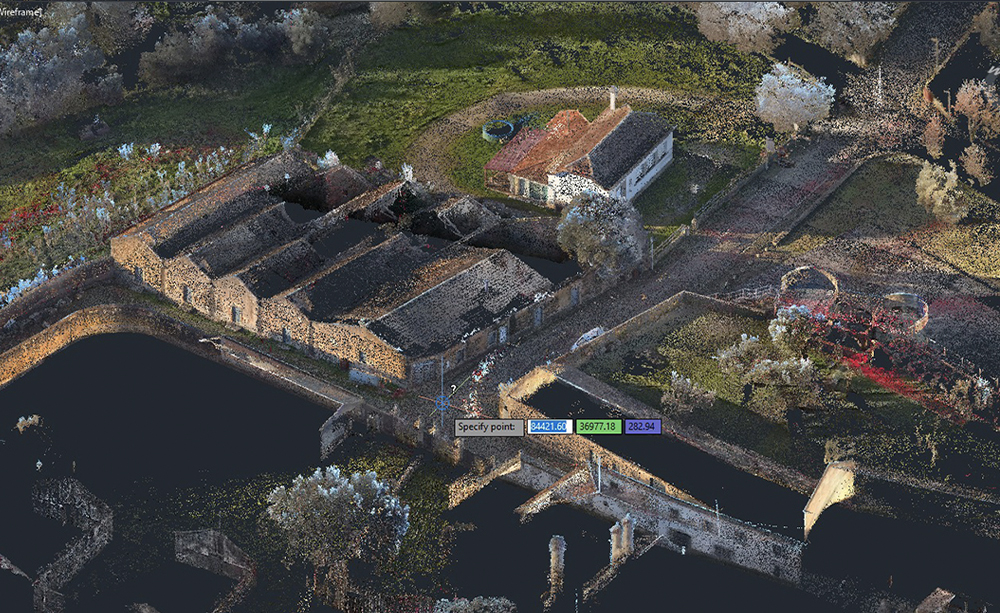Screen dimensions: 1000x613
Task: Open the Wireframe visual style menu
Action: coord(20,10)
